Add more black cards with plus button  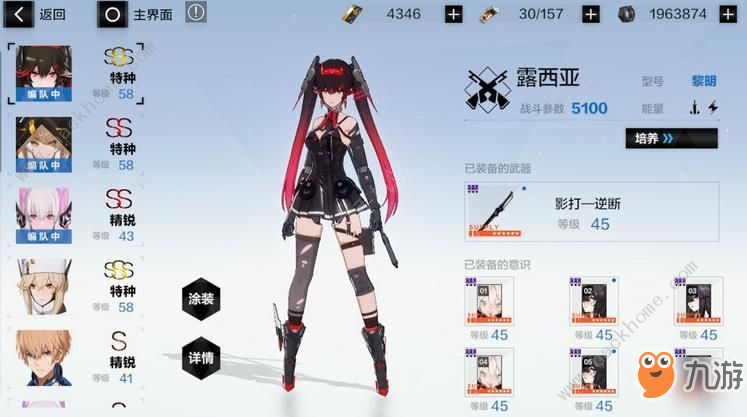(453, 14)
